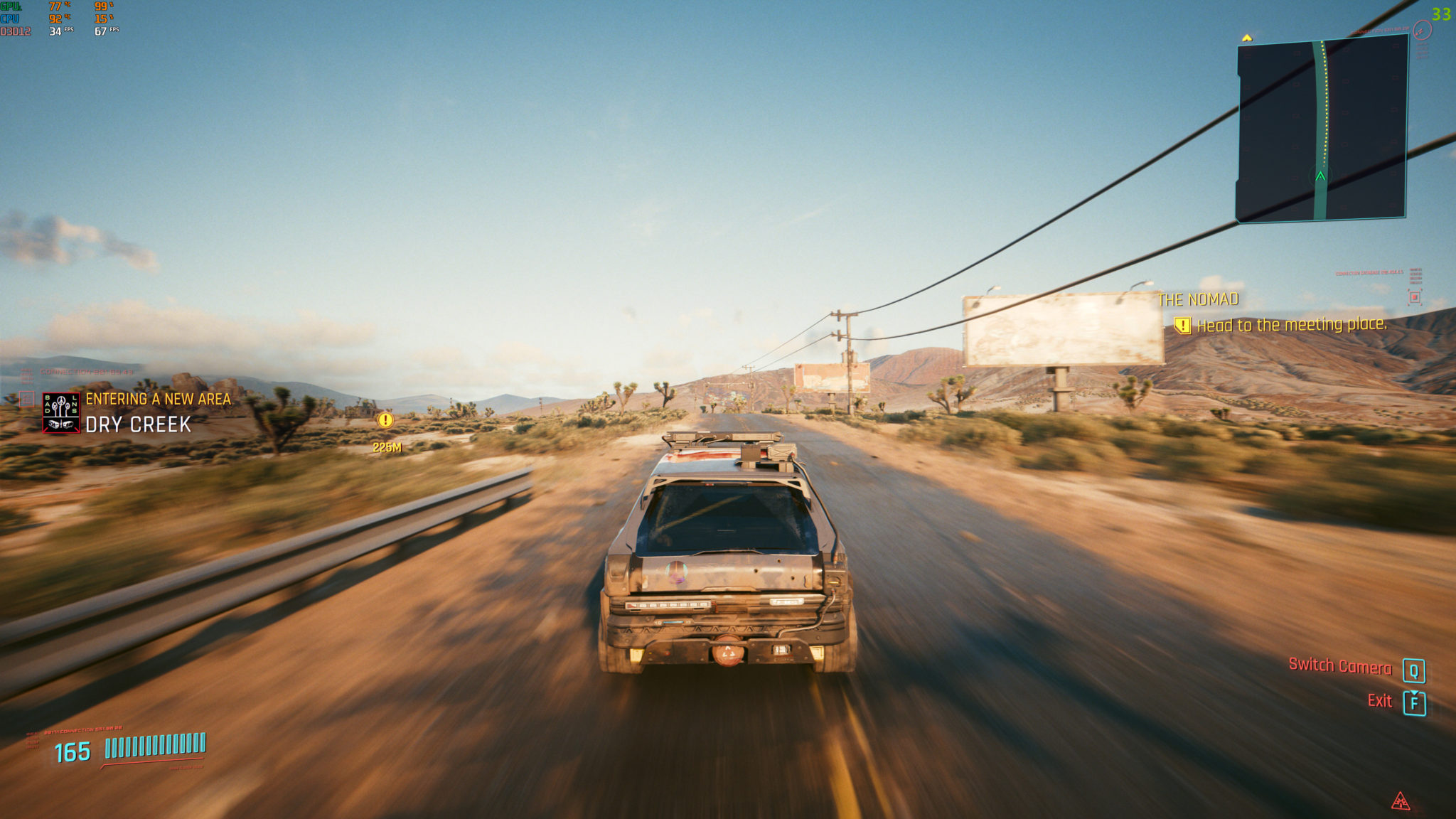The height and width of the screenshot is (819, 1456).
Task: Click the player arrow on the minimap
Action: pos(1320,176)
